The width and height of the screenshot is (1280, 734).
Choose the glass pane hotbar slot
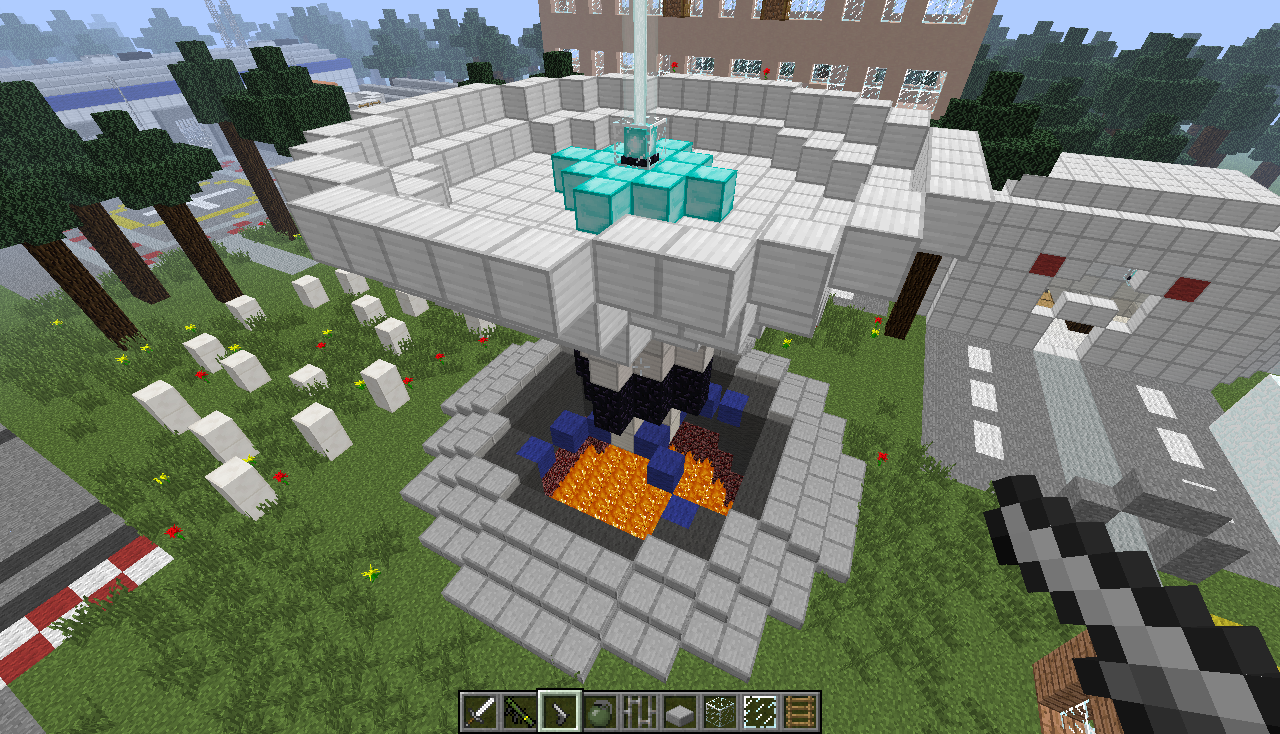[x=760, y=712]
